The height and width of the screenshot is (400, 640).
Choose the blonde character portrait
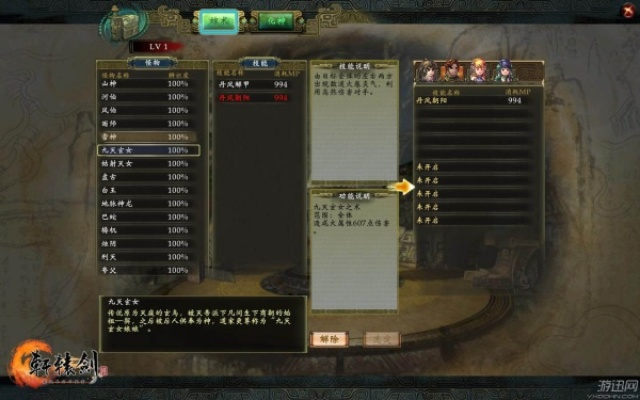[478, 71]
